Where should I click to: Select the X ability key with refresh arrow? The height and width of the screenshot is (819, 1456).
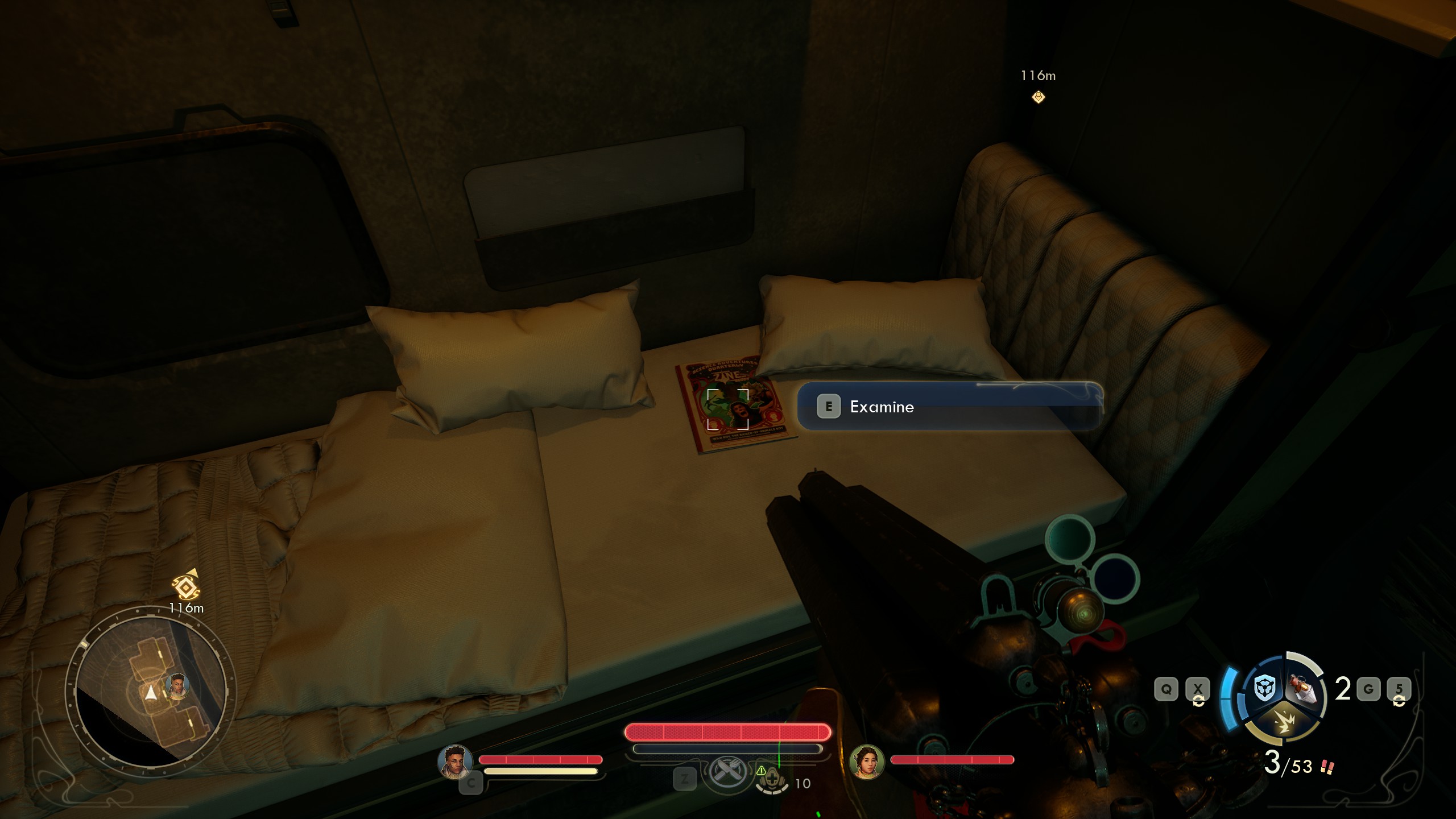1198,688
